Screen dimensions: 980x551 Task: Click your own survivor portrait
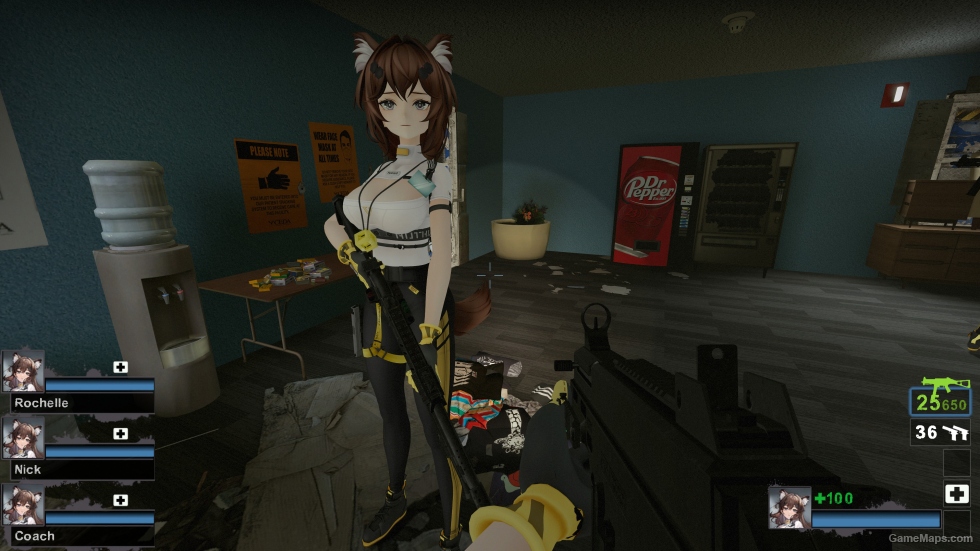(x=789, y=507)
